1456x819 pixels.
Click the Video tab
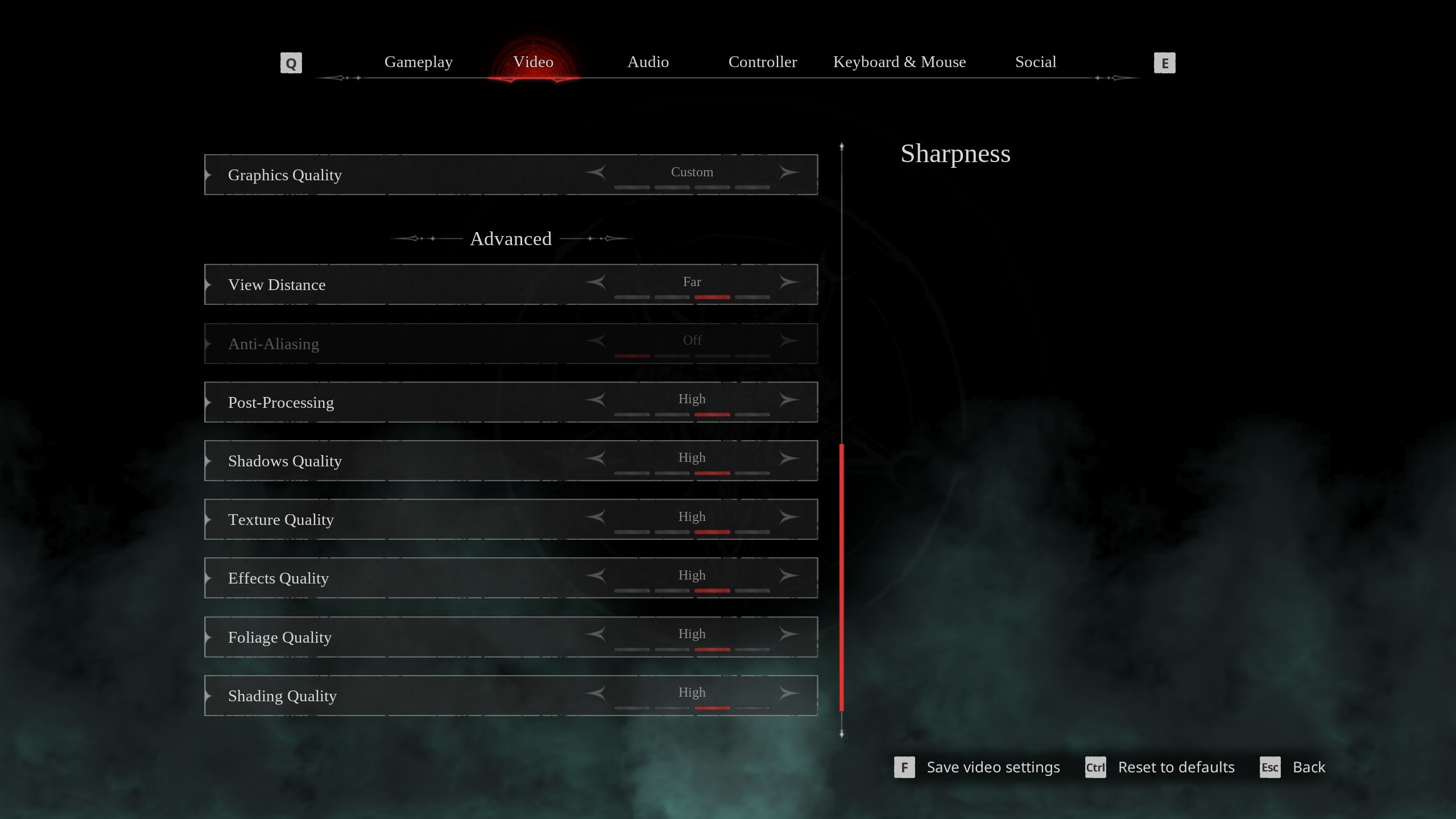pyautogui.click(x=533, y=62)
